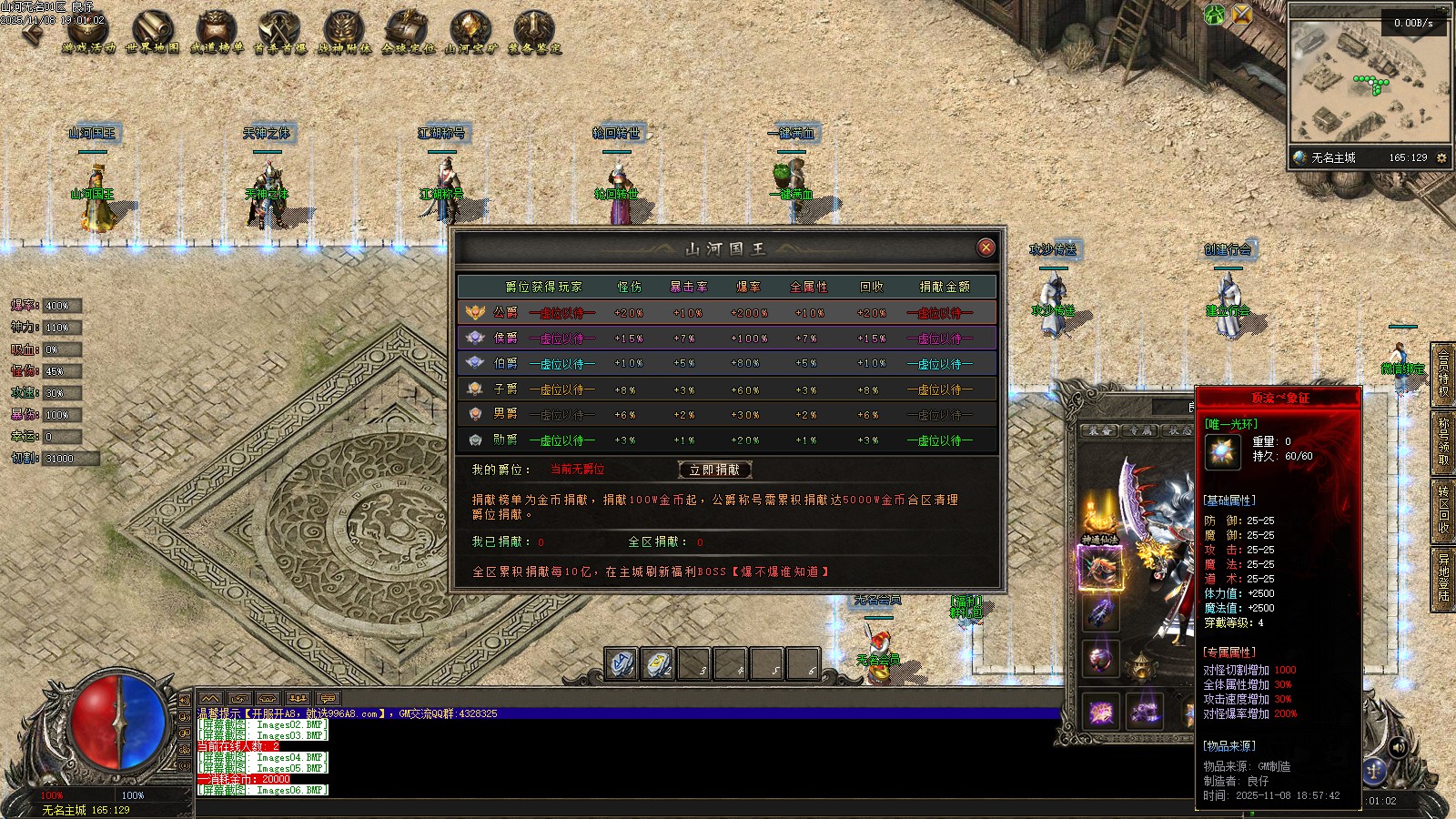
Task: Open the 转区回收 side button
Action: (x=1443, y=509)
